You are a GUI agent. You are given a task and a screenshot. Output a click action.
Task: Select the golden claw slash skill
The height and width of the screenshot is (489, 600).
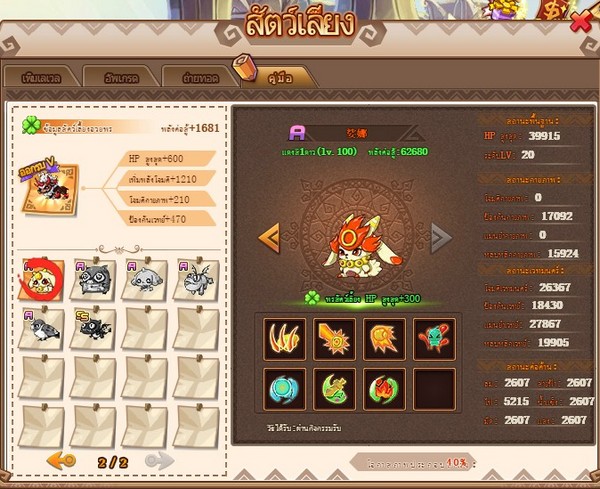click(287, 337)
